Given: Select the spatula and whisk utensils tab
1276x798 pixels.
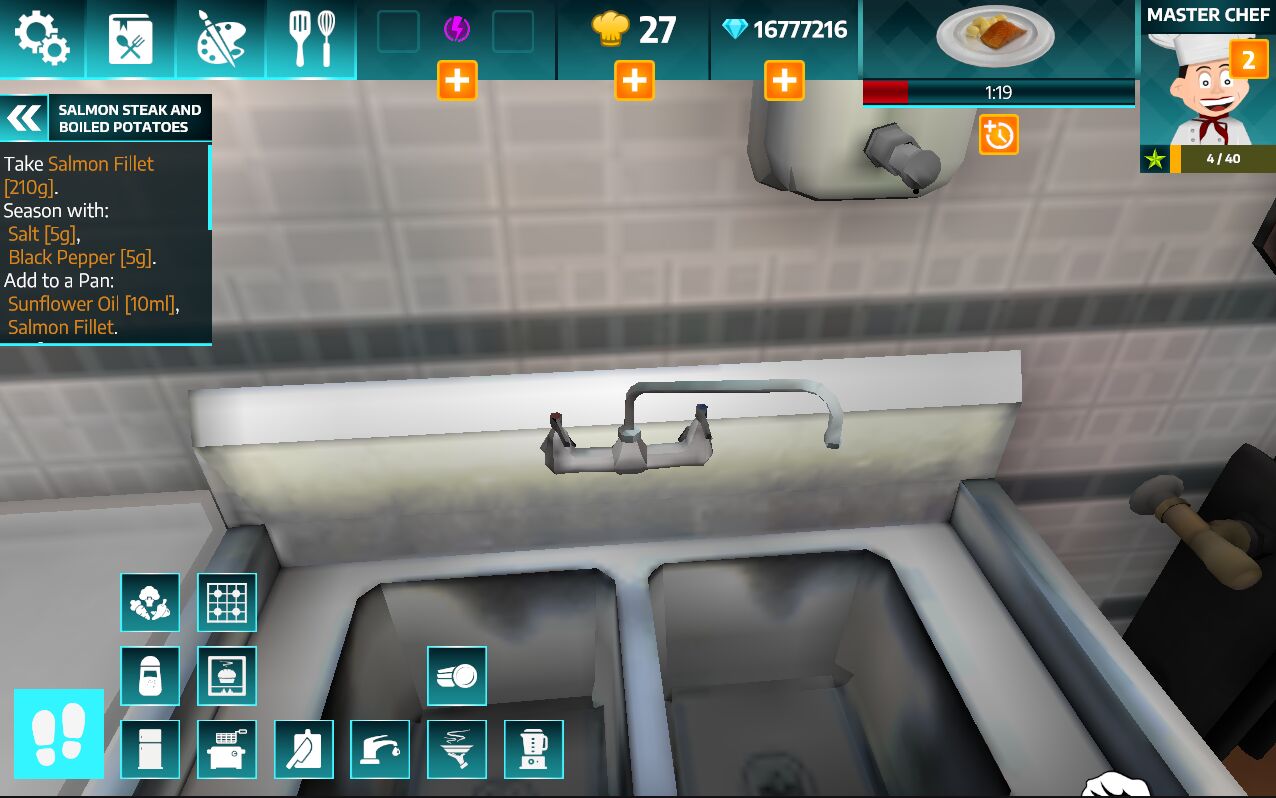Looking at the screenshot, I should point(311,39).
